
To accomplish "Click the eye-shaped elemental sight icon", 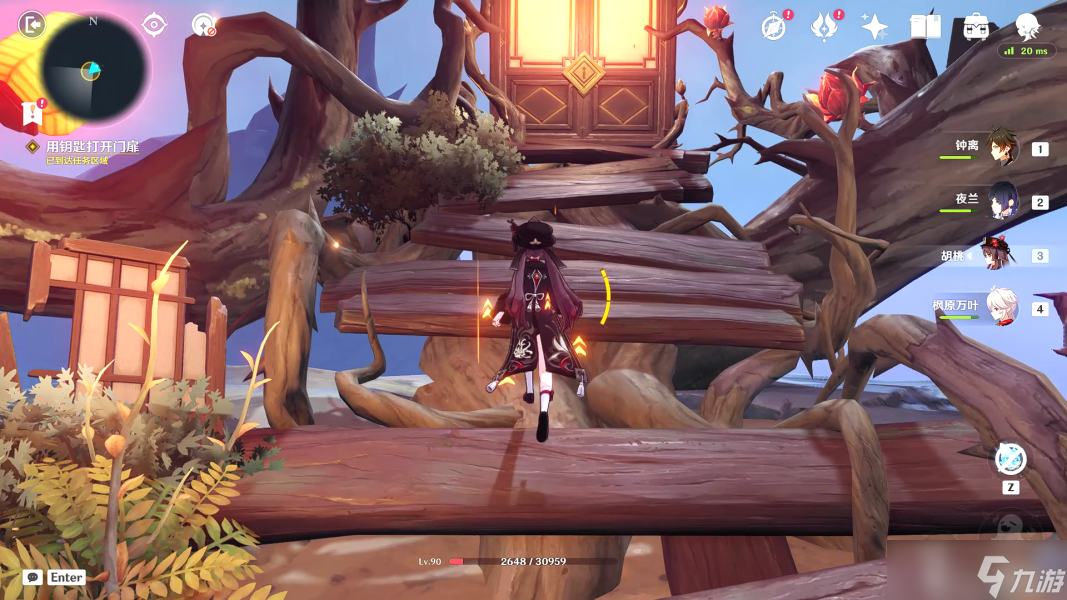I will 154,25.
